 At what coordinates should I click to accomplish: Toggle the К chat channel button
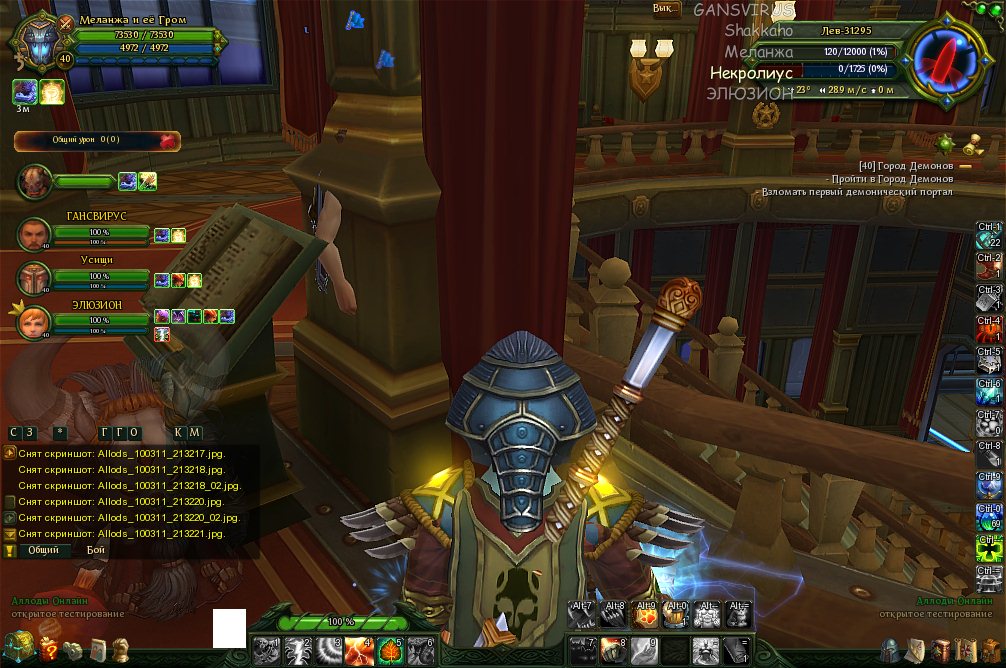click(x=179, y=432)
